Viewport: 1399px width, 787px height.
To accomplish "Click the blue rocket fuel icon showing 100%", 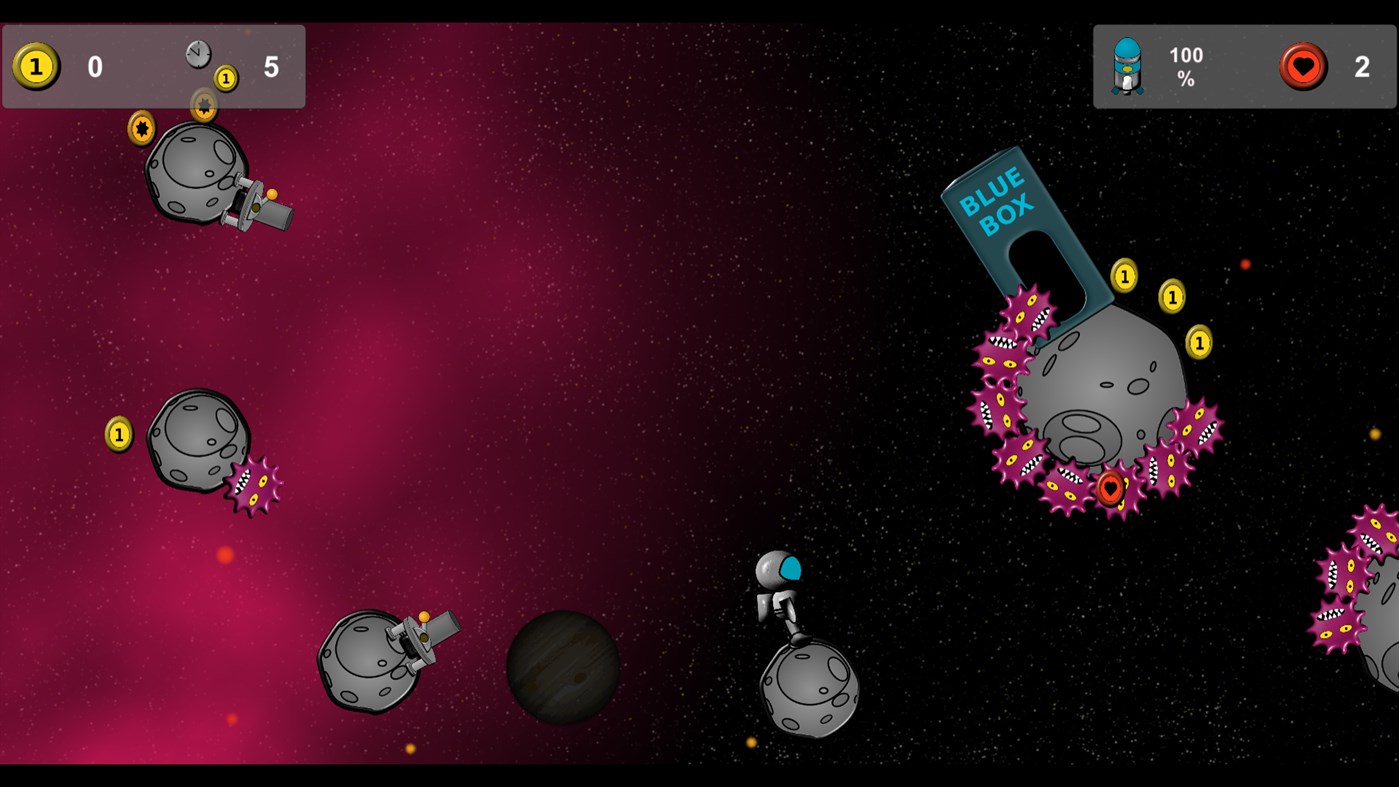I will (1126, 68).
